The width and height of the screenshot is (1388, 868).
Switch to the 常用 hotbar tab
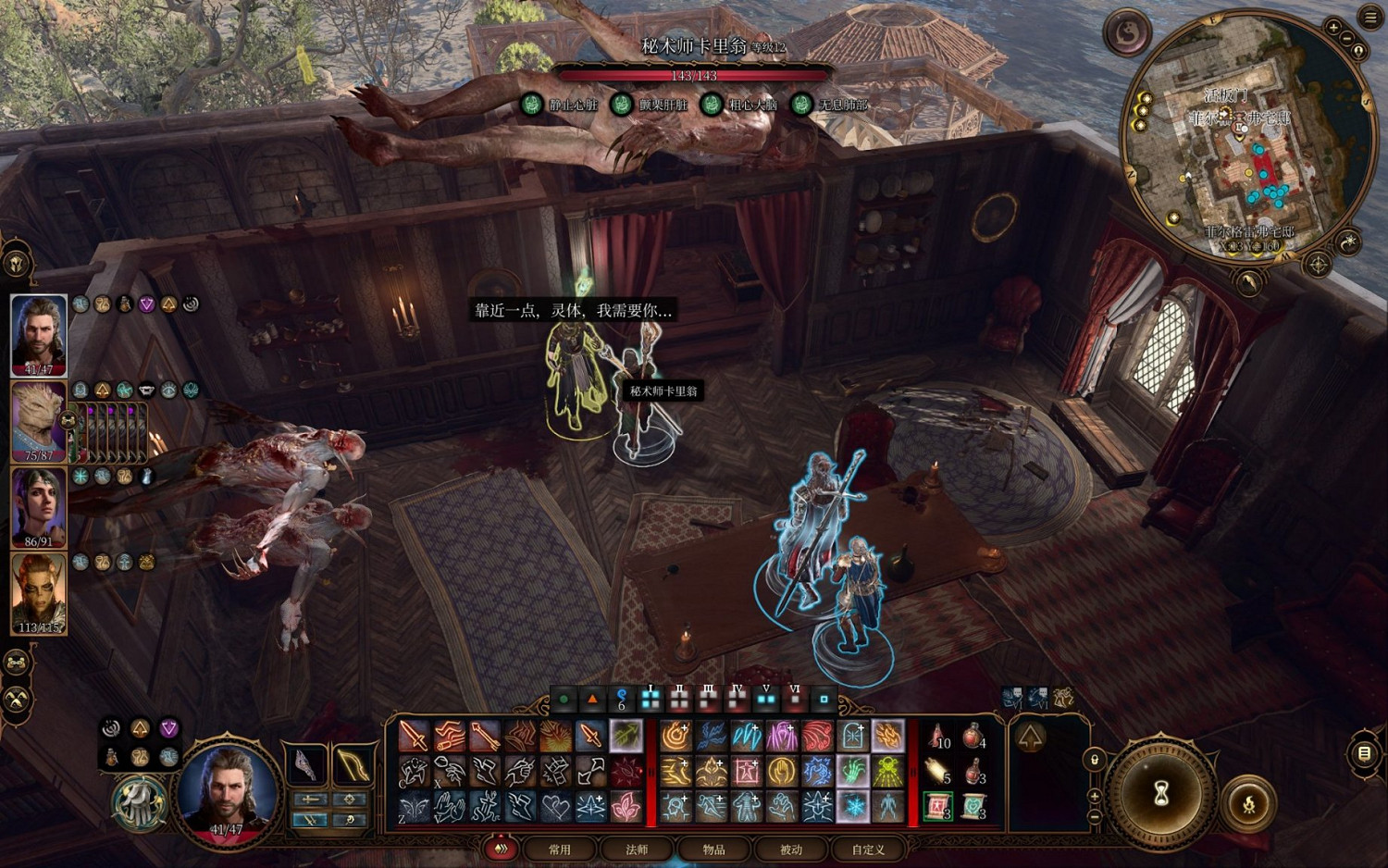click(560, 849)
